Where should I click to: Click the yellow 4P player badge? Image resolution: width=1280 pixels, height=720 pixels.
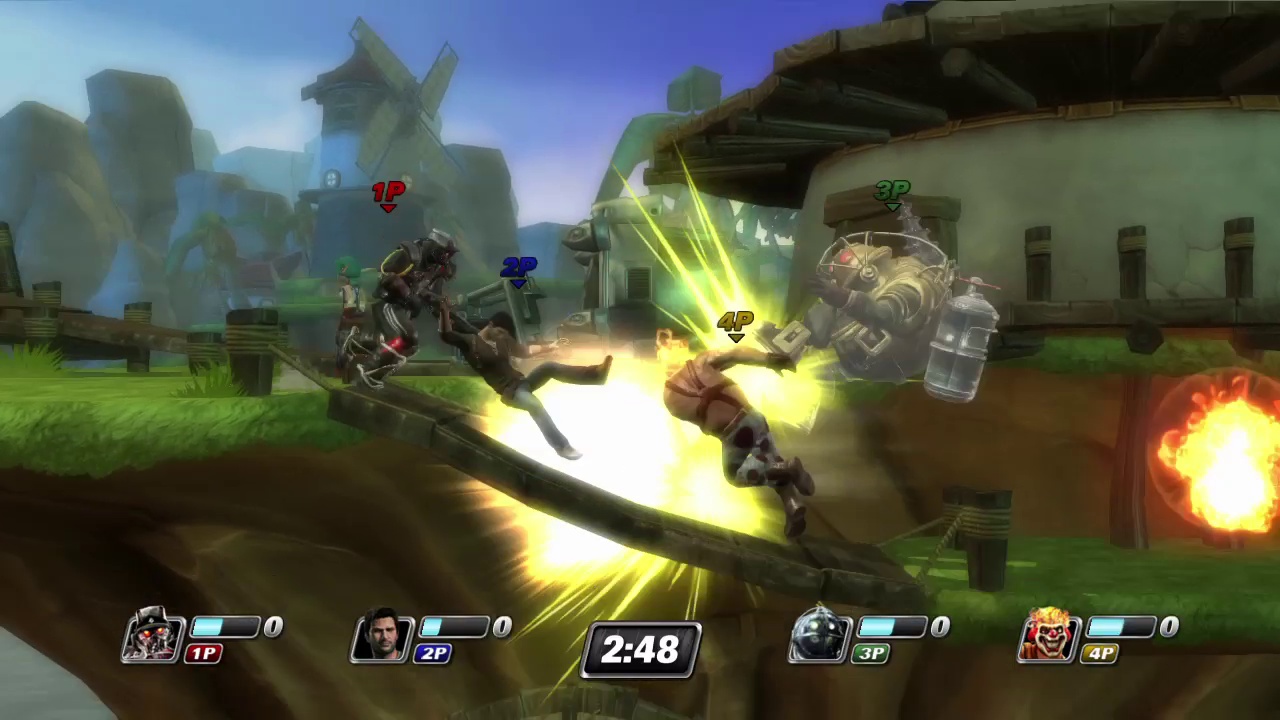click(1100, 653)
